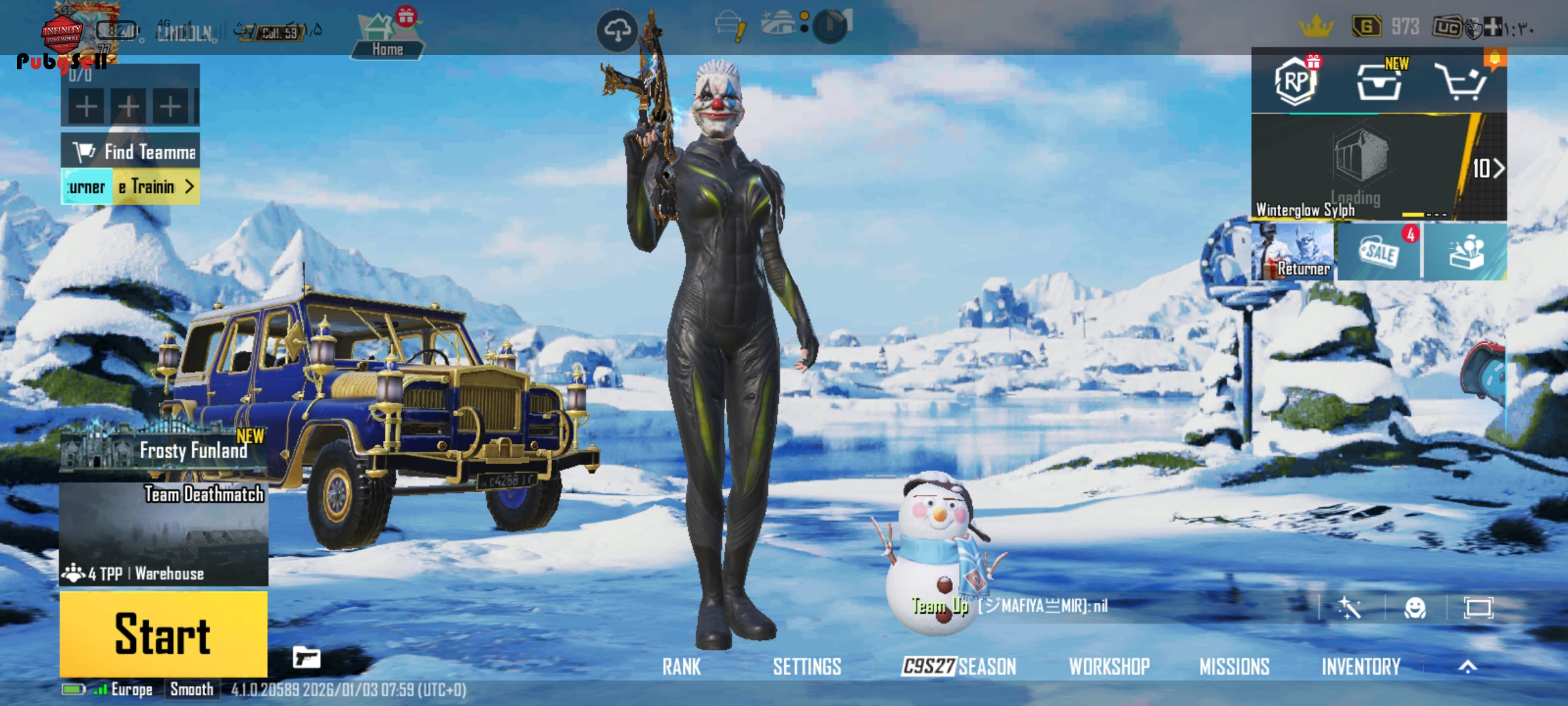Screen dimensions: 1568x706
Task: Expand the bottom menu arrow
Action: click(1467, 667)
